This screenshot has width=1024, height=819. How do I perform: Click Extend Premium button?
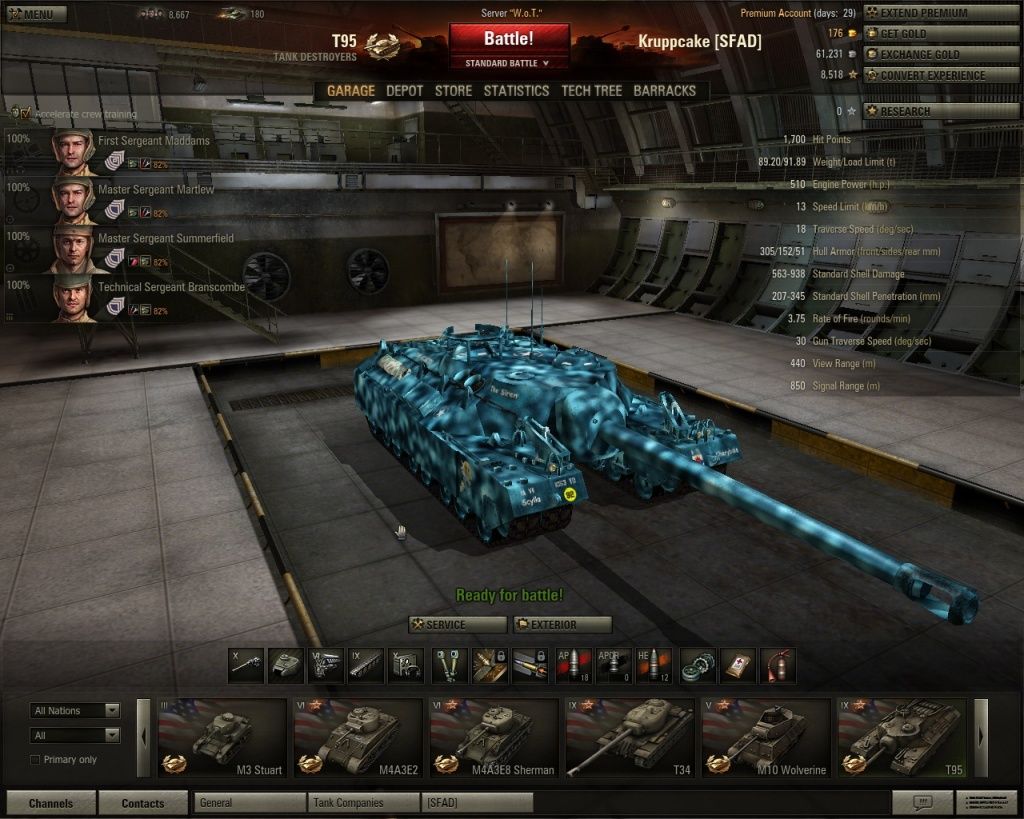[941, 13]
